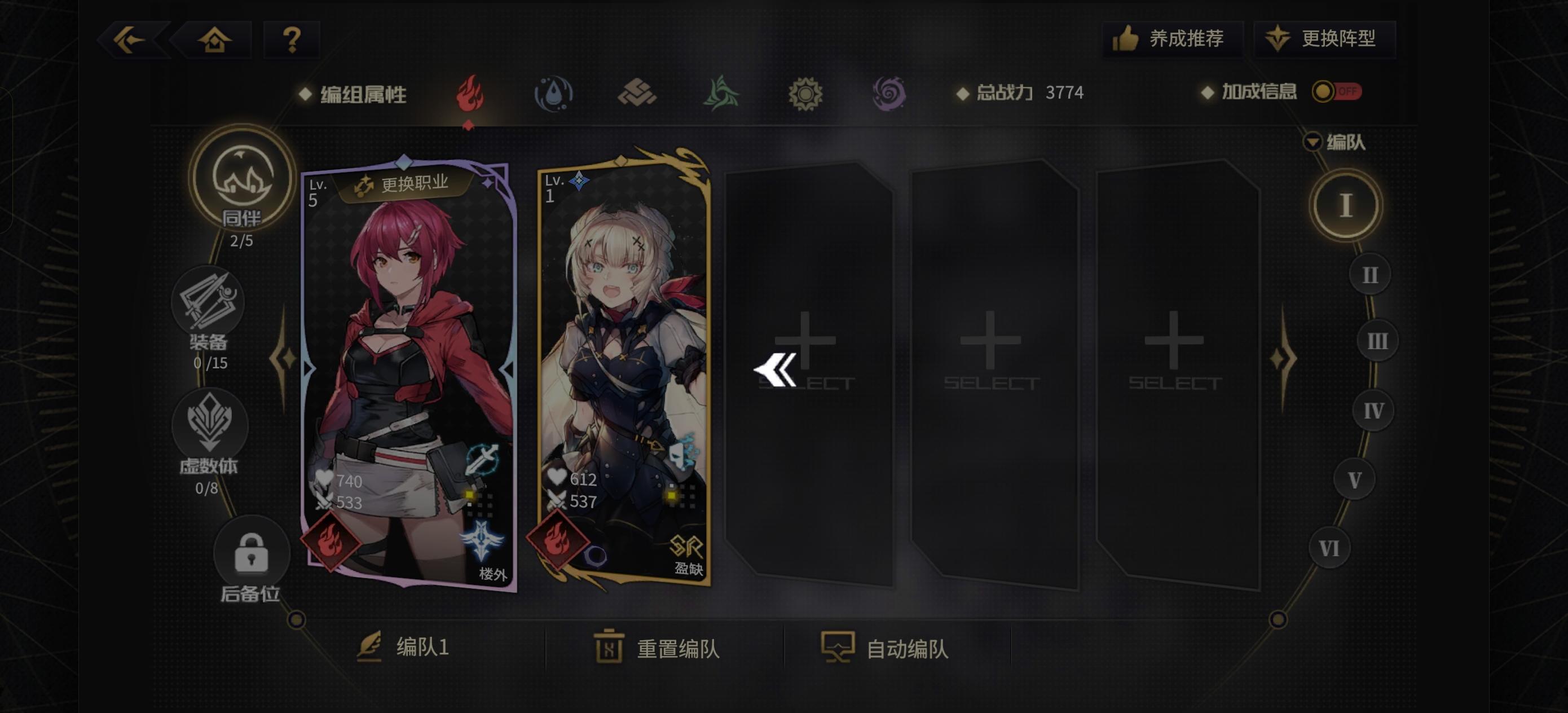Switch to team tab II

pos(1369,275)
